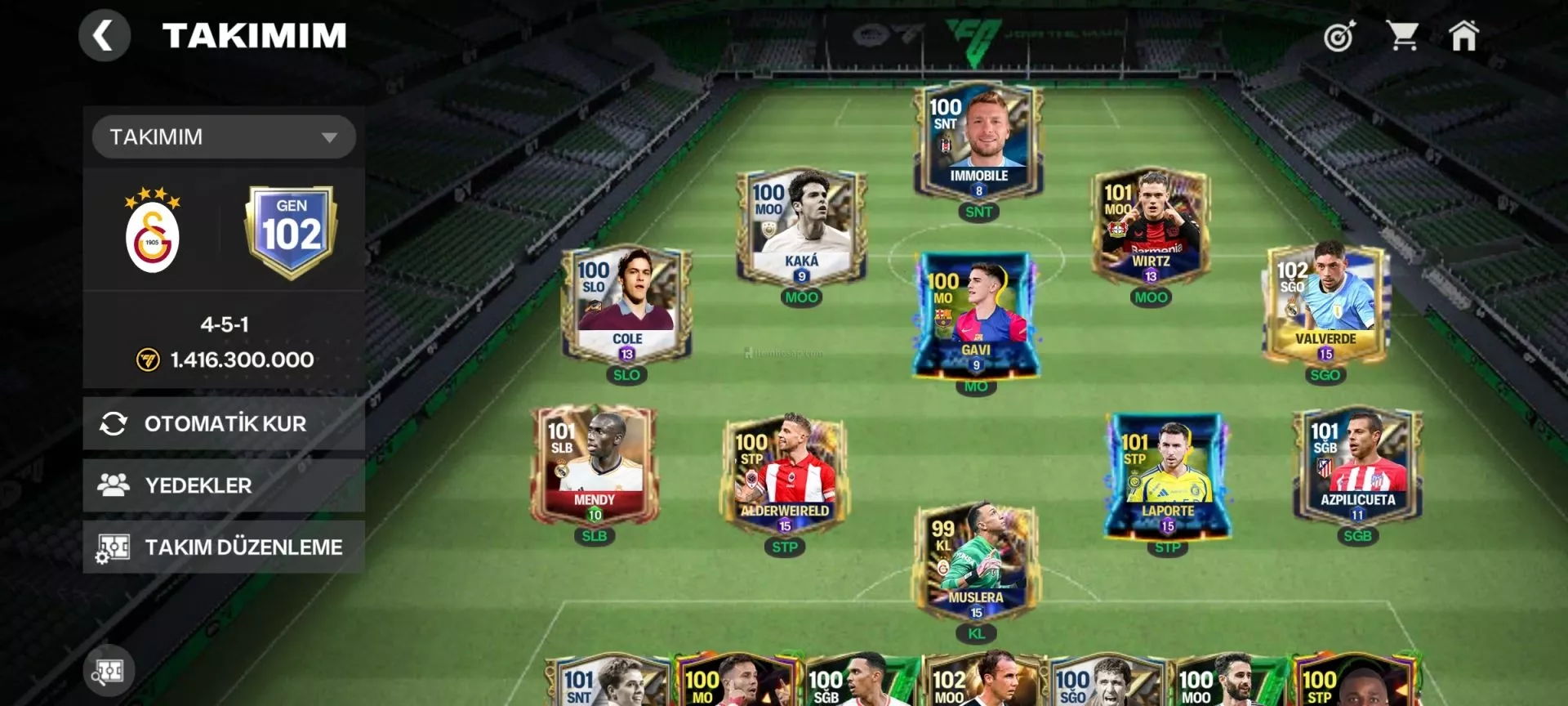This screenshot has width=1568, height=706.
Task: Open the tactics board icon button
Action: pyautogui.click(x=109, y=671)
